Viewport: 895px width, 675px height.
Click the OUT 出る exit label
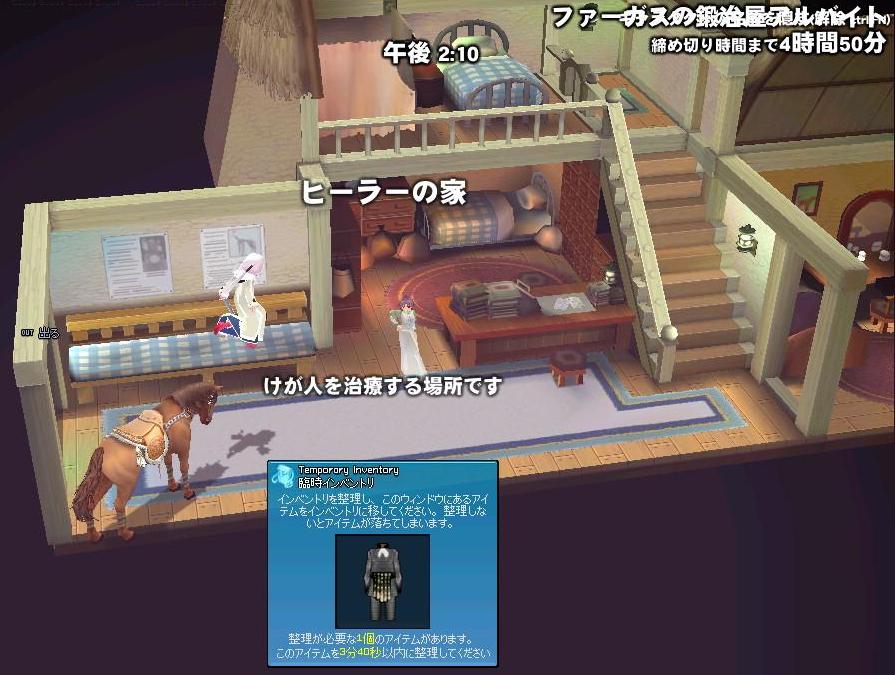tap(42, 333)
